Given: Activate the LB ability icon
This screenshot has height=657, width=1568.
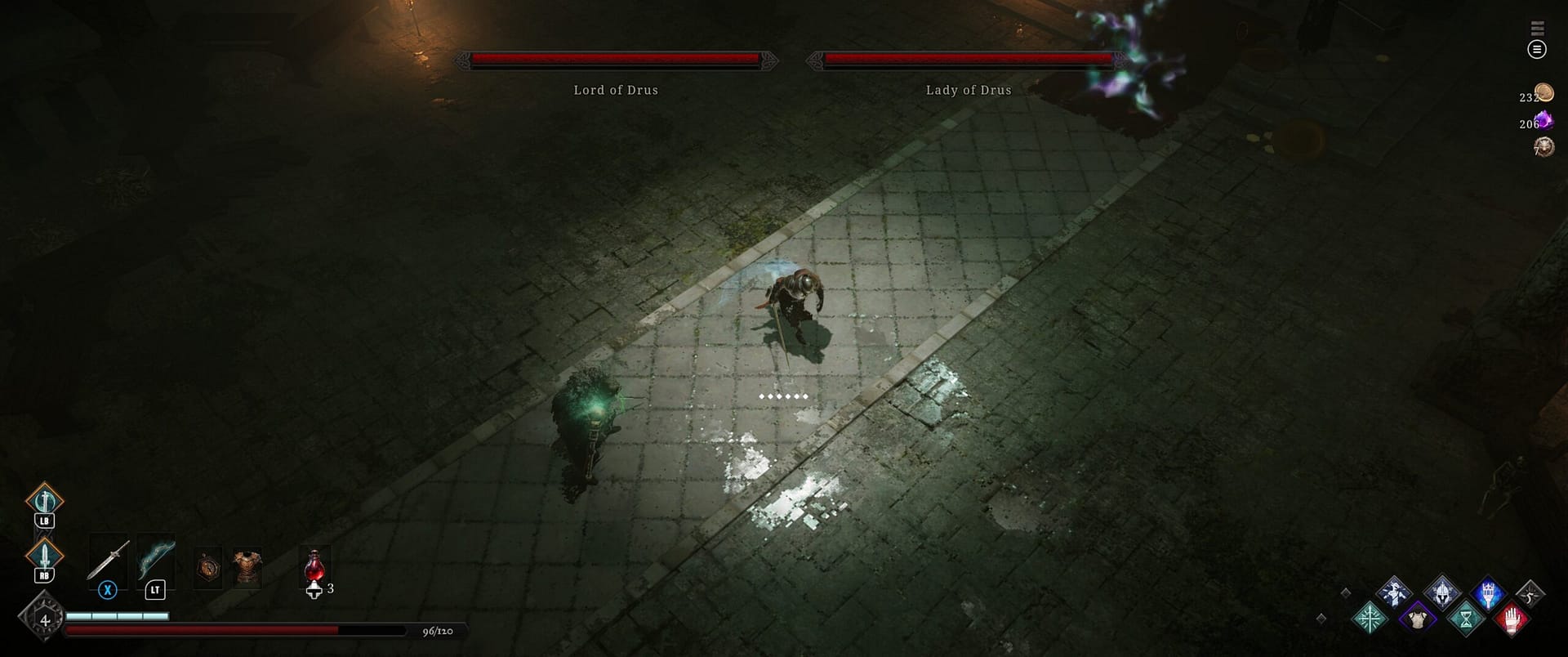Looking at the screenshot, I should point(45,498).
